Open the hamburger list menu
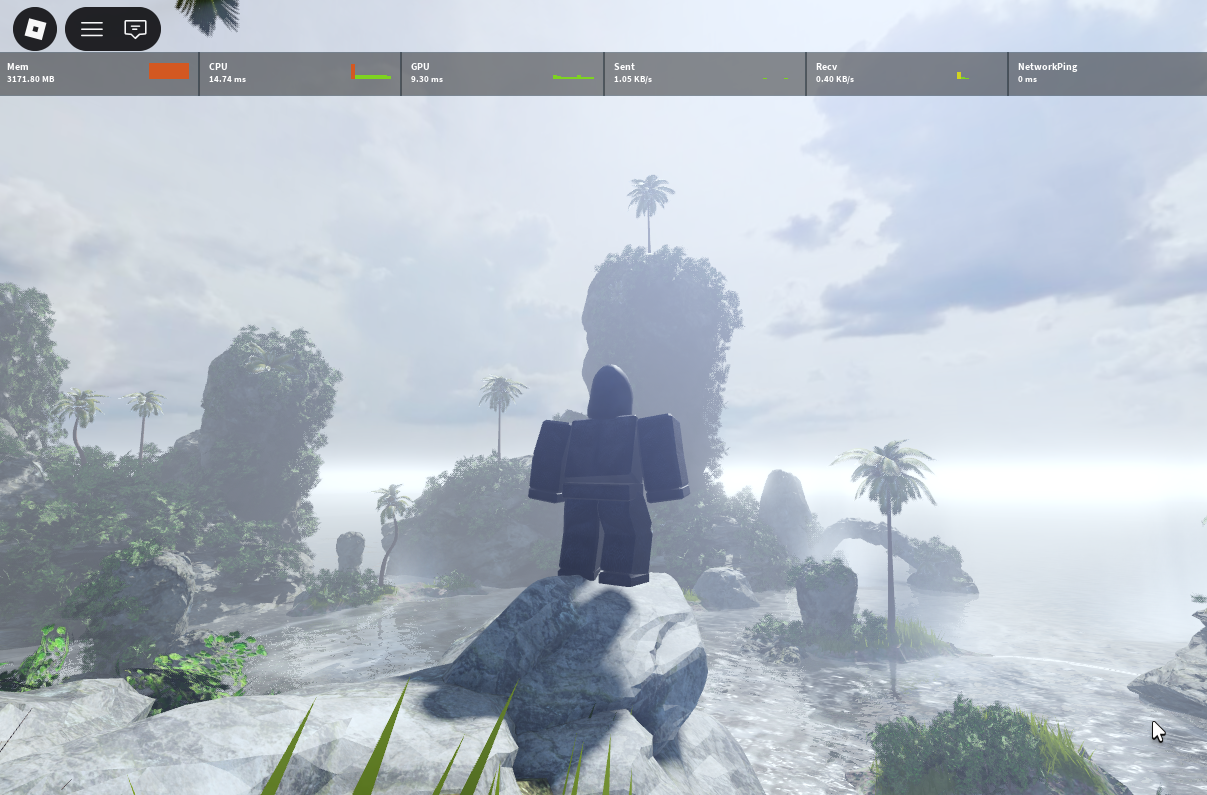The image size is (1207, 795). [x=92, y=29]
